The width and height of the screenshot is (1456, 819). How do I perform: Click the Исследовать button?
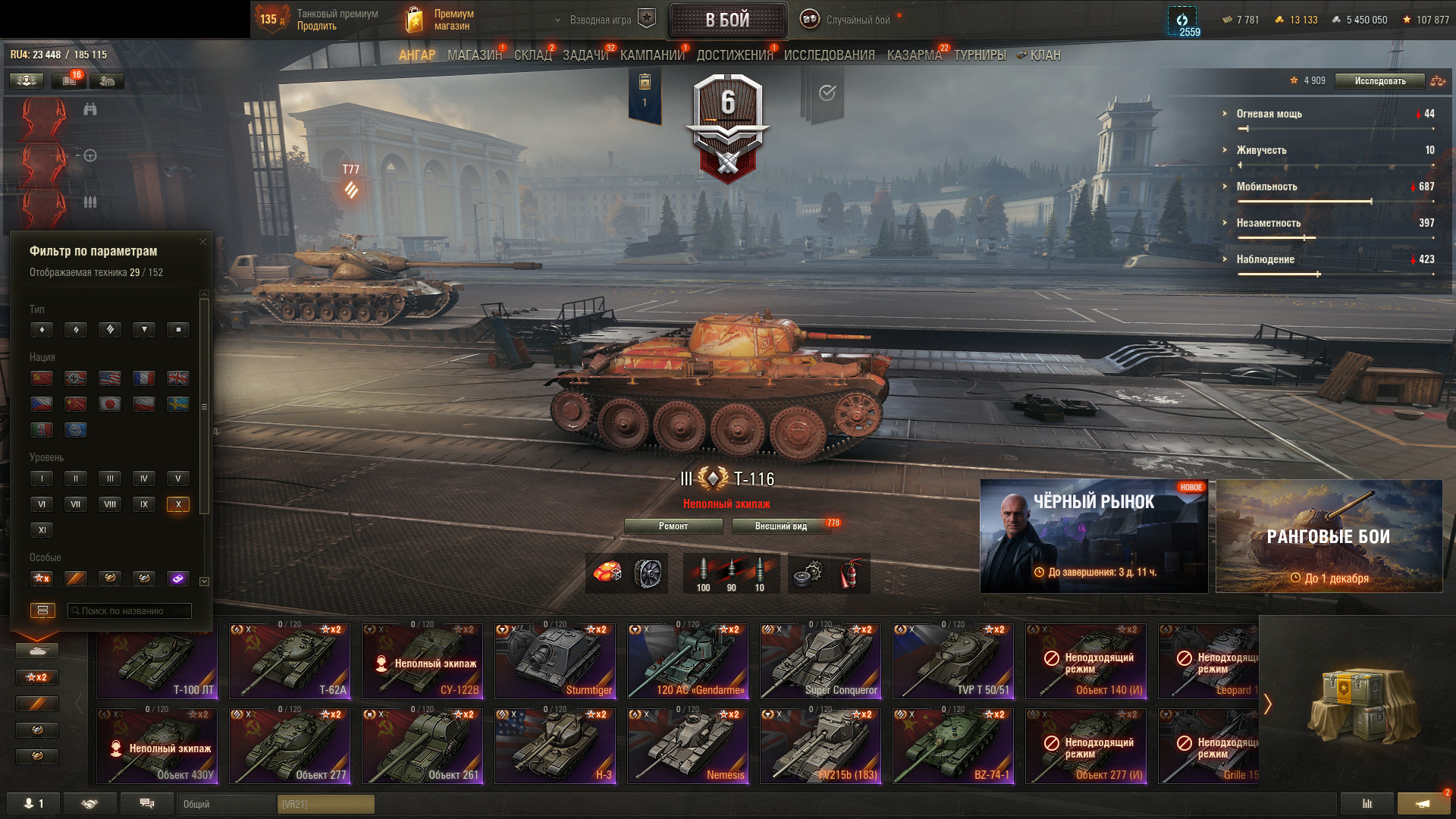1379,81
